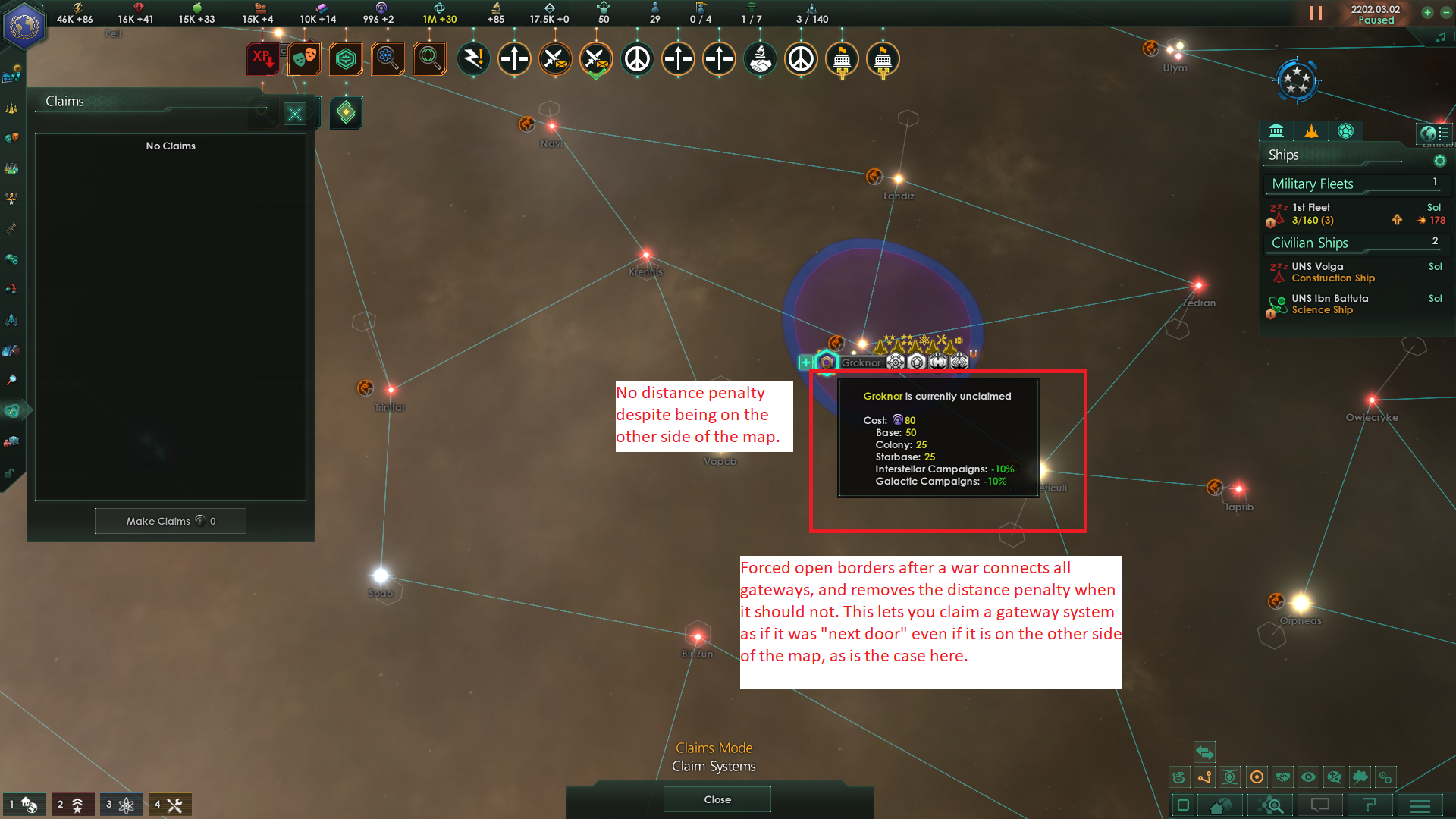Open the espionage masks icon in toolbar
Screen dimensions: 1456x819
pos(303,58)
